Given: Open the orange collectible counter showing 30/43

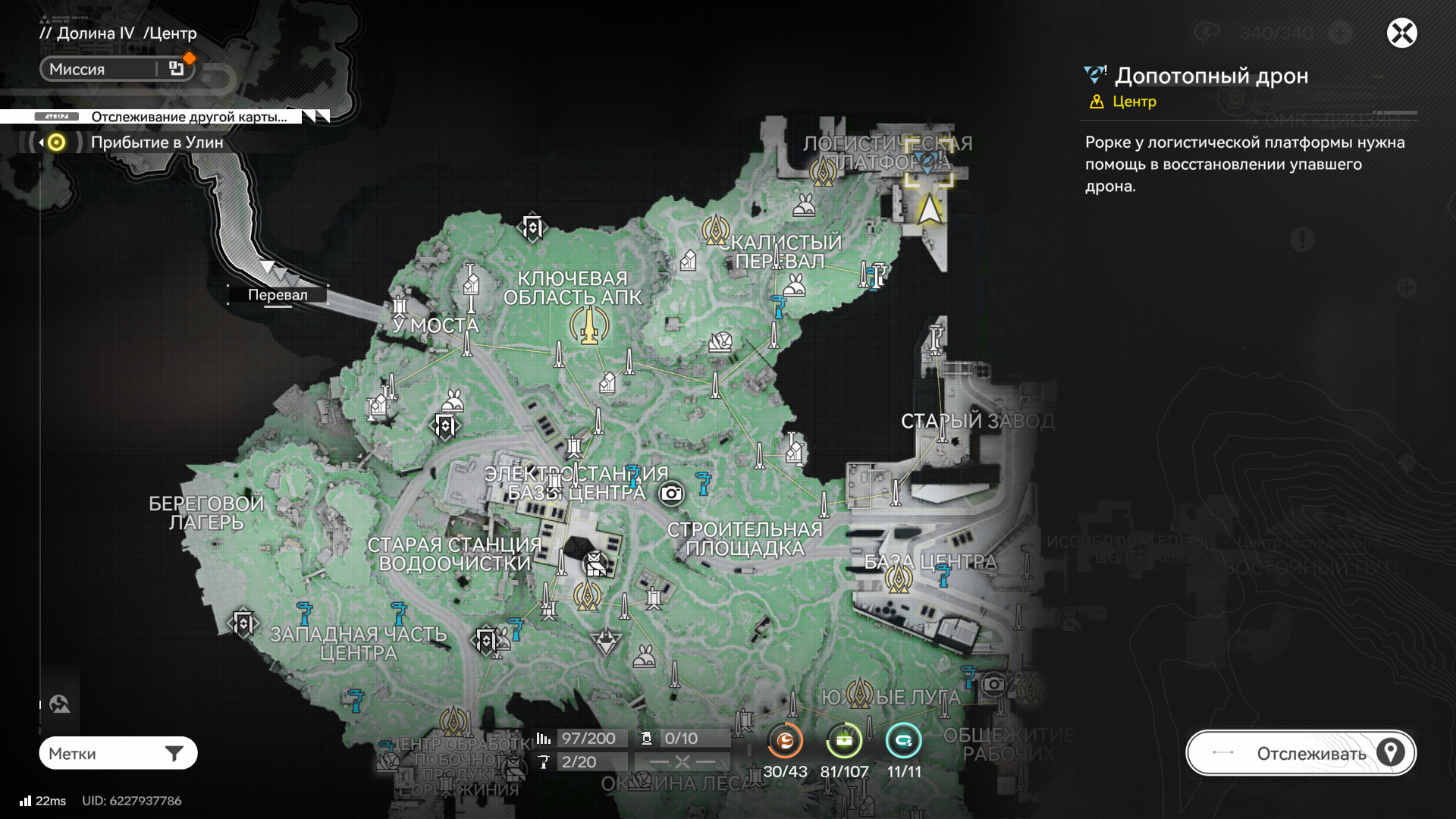Looking at the screenshot, I should click(785, 741).
